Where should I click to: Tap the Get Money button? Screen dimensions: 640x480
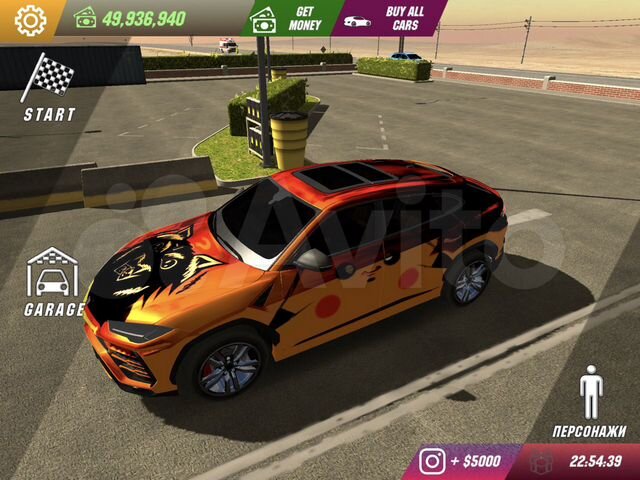(291, 18)
